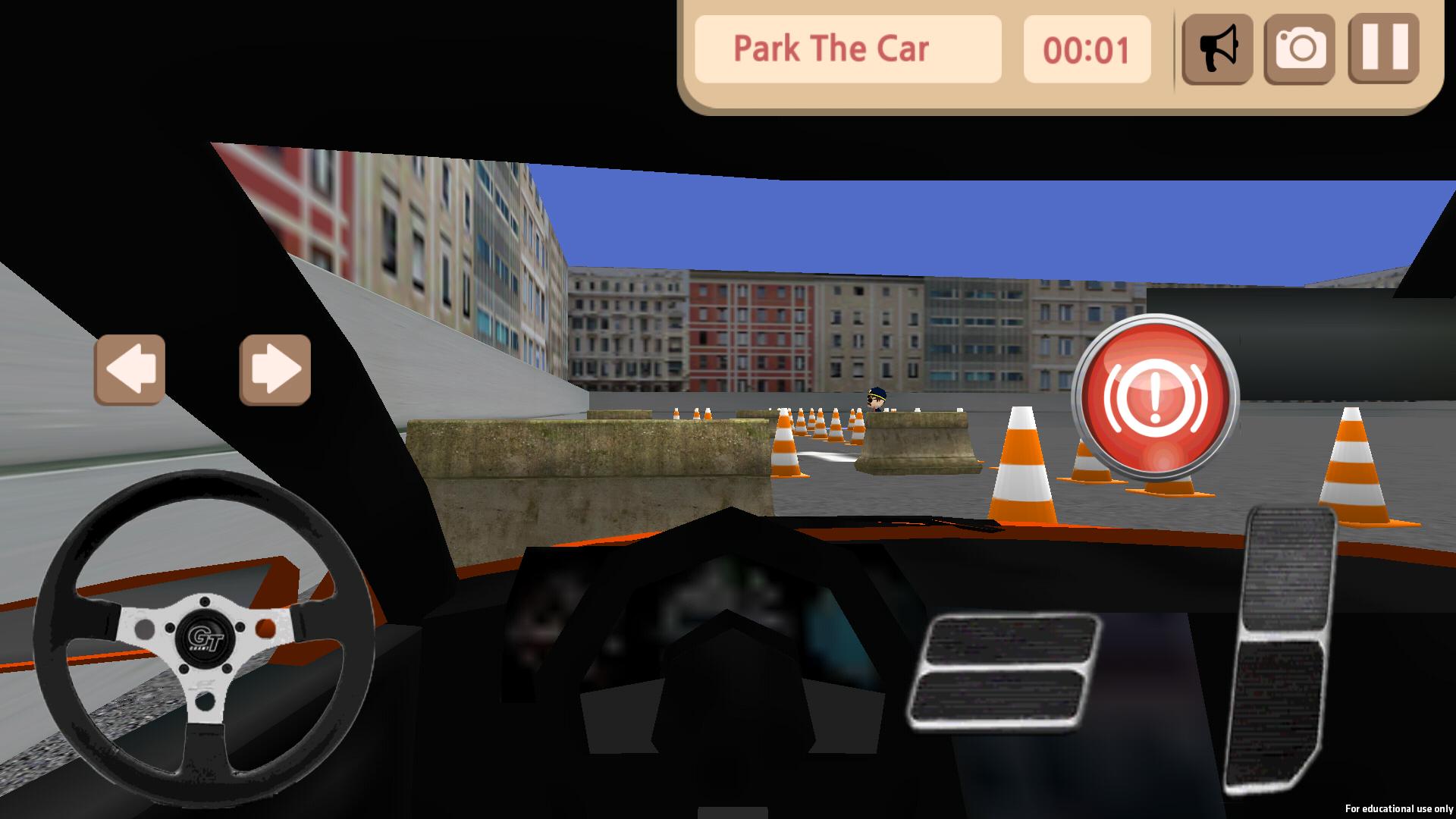Engage the red handbrake button
The width and height of the screenshot is (1456, 819).
(x=1155, y=398)
